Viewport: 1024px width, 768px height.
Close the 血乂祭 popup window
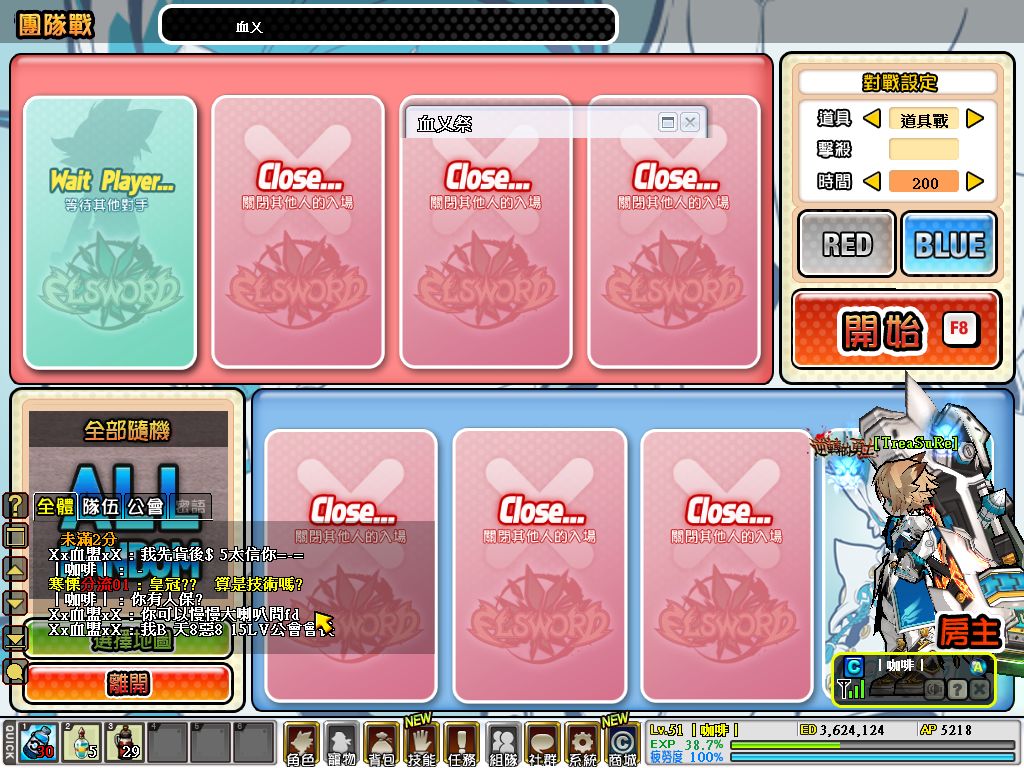(x=689, y=122)
